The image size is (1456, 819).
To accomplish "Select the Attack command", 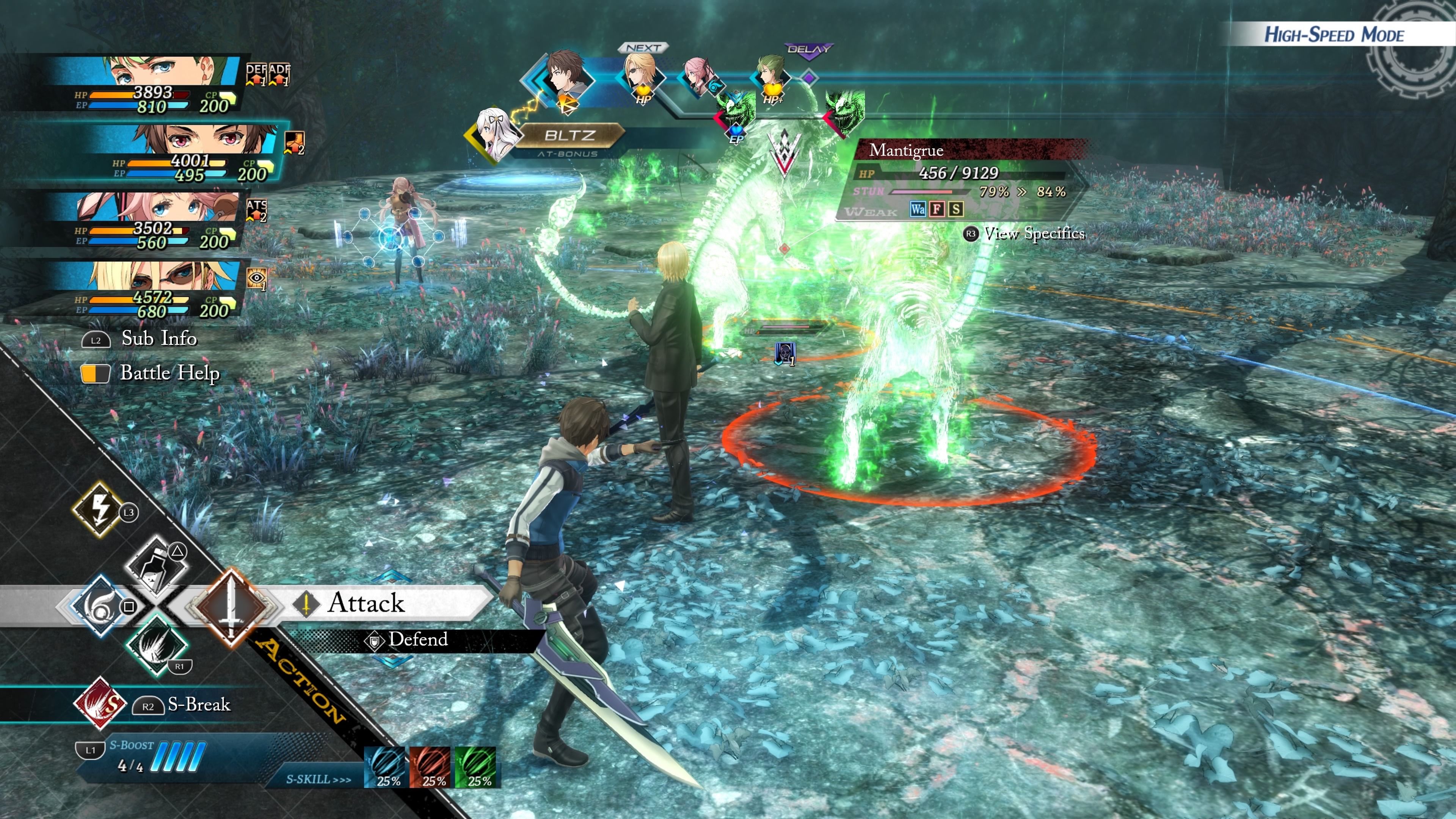I will coord(366,602).
